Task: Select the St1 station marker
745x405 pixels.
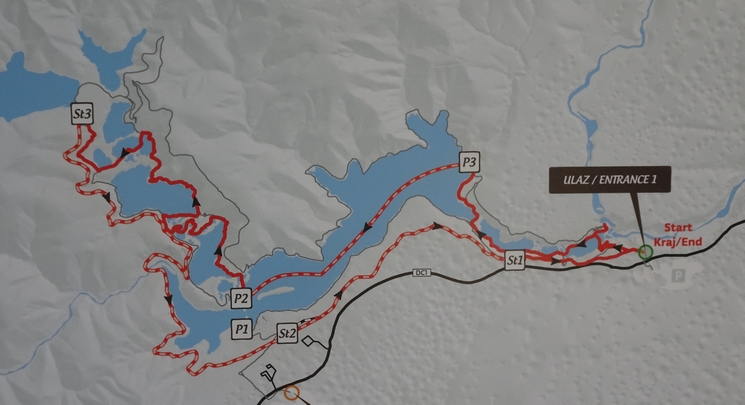Action: click(x=516, y=261)
